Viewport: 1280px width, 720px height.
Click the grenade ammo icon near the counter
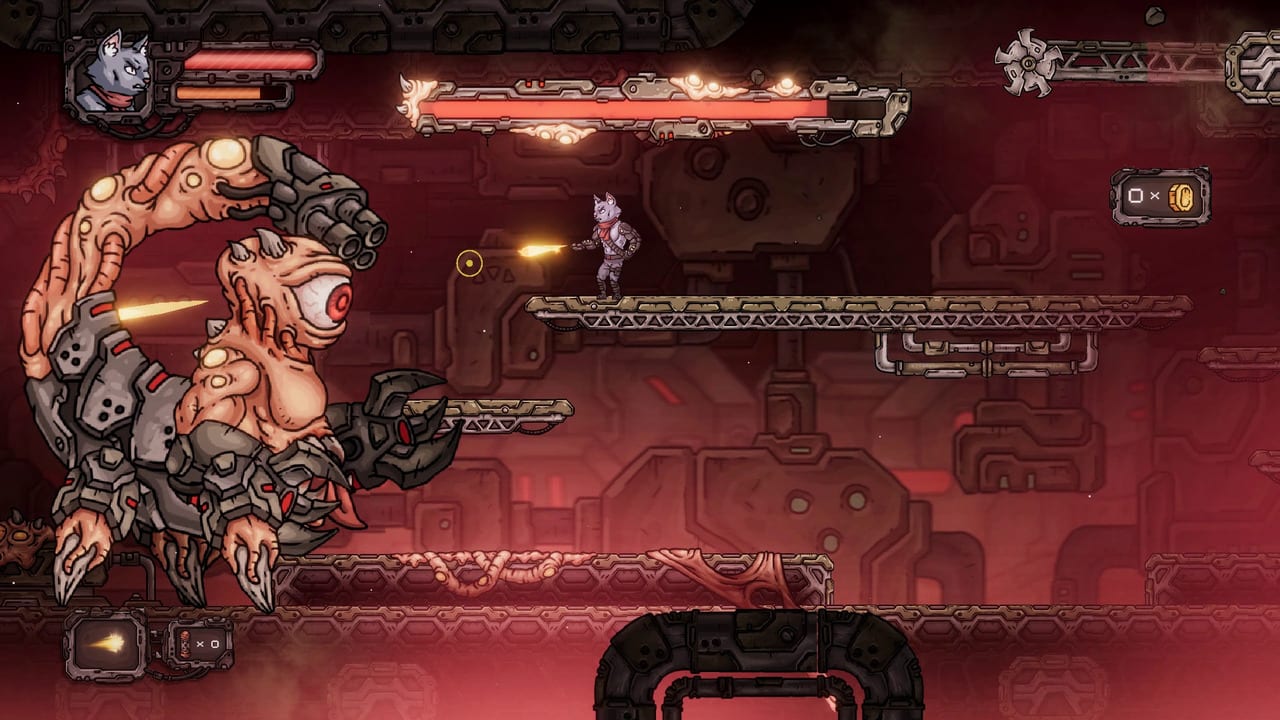[x=184, y=646]
